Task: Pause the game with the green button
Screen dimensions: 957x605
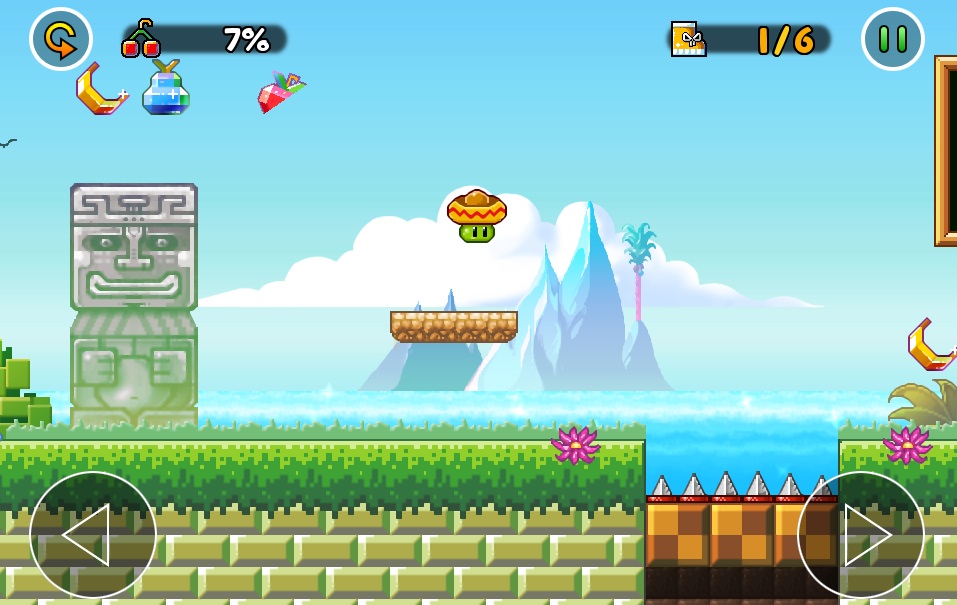Action: click(x=892, y=39)
